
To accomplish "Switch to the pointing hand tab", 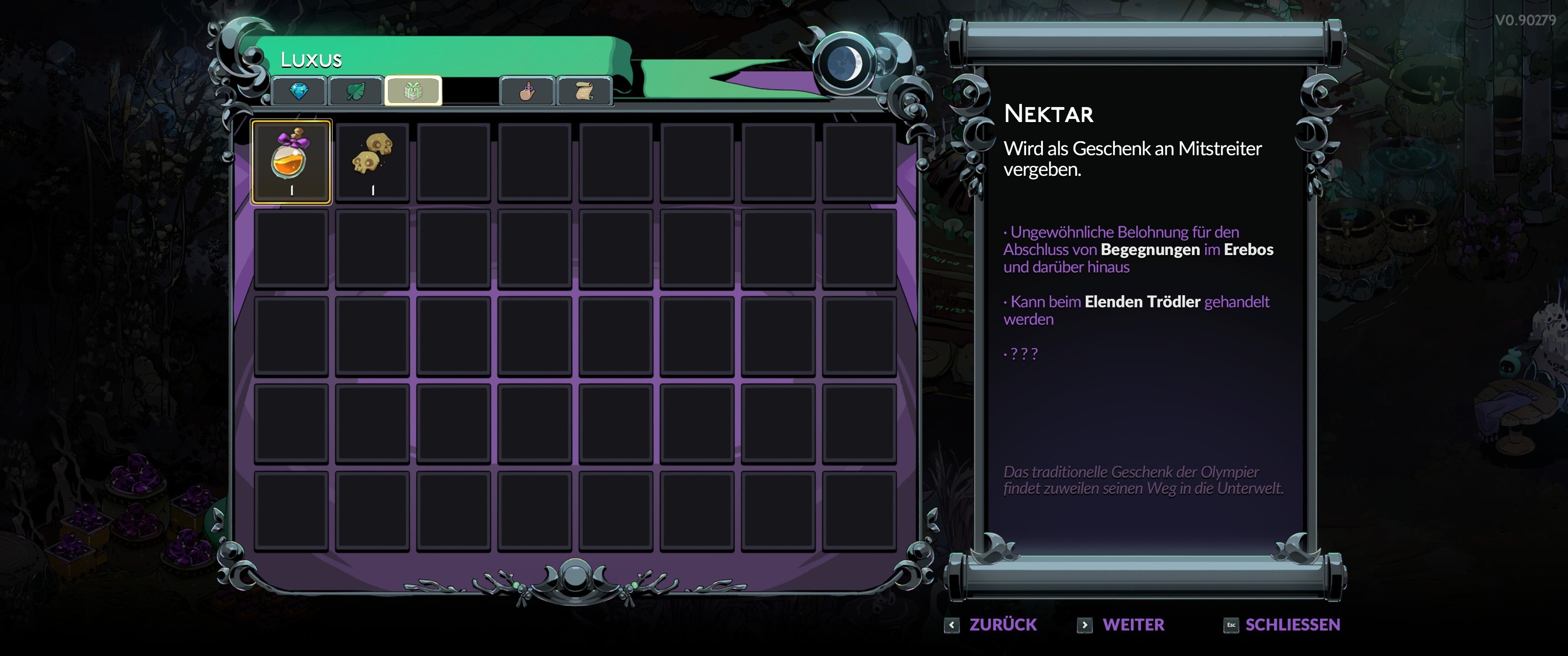I will (x=526, y=91).
